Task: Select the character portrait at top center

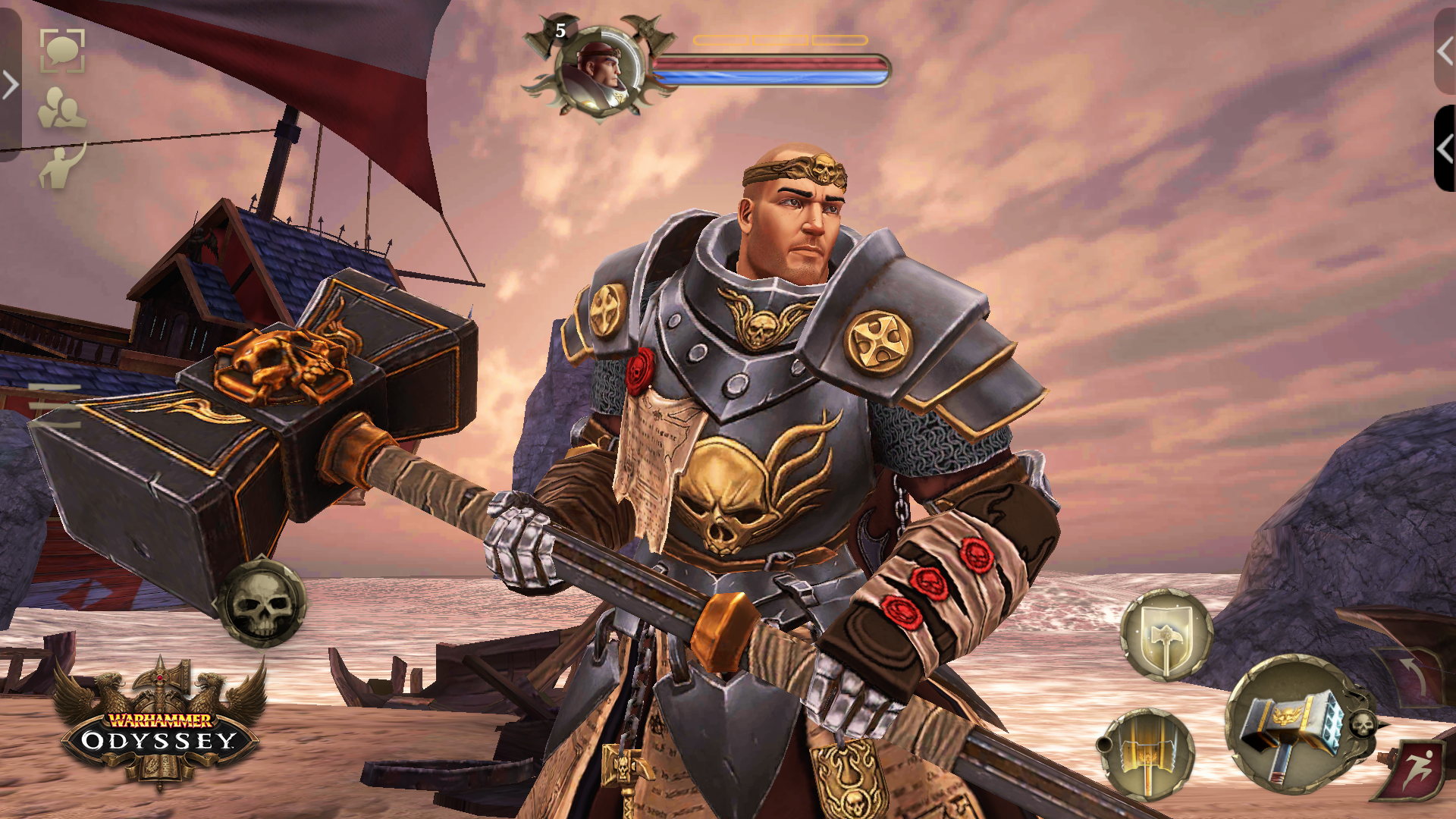Action: coord(601,71)
